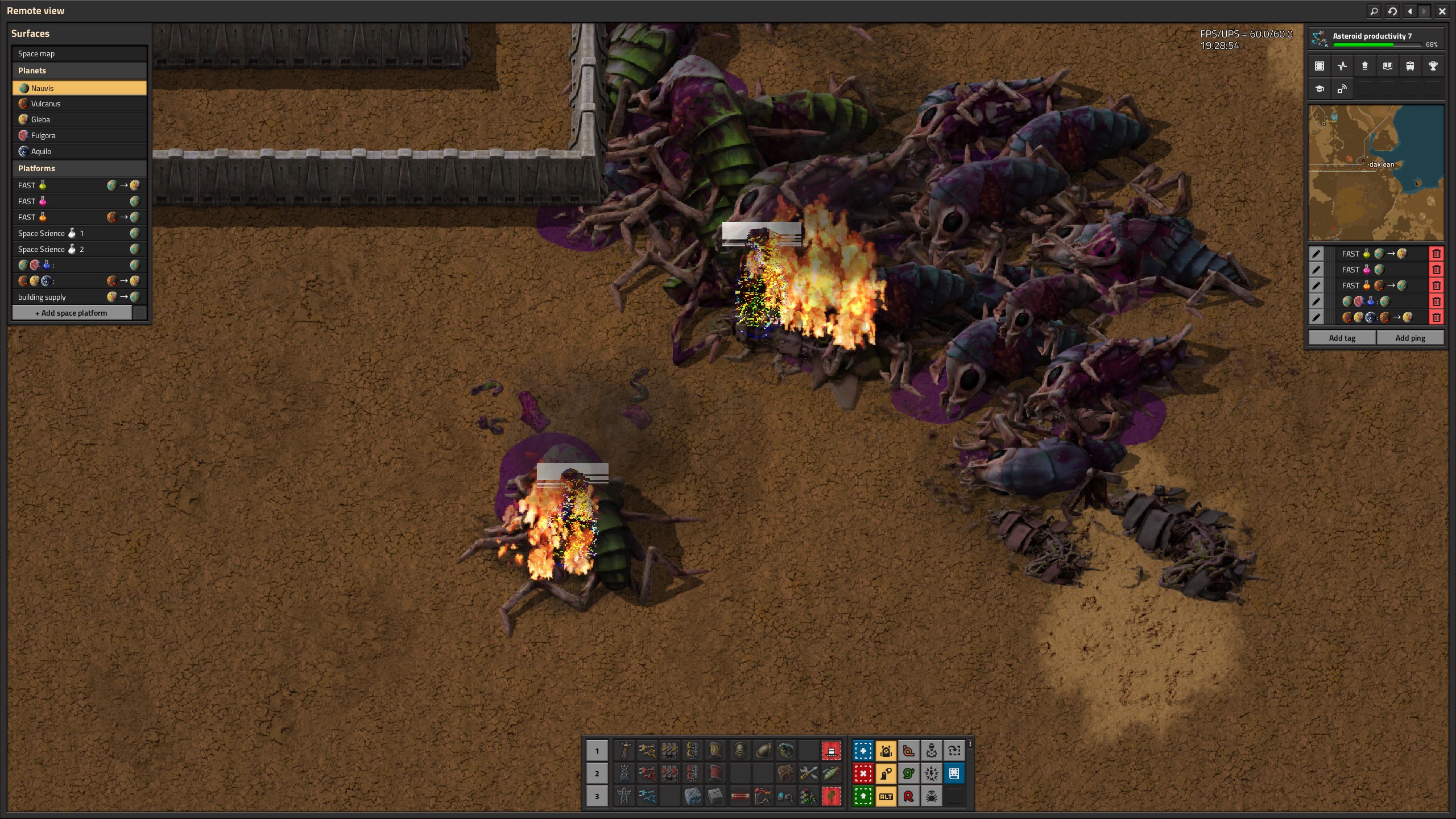Close the Remote view window
Image resolution: width=1456 pixels, height=819 pixels.
pos(1442,11)
